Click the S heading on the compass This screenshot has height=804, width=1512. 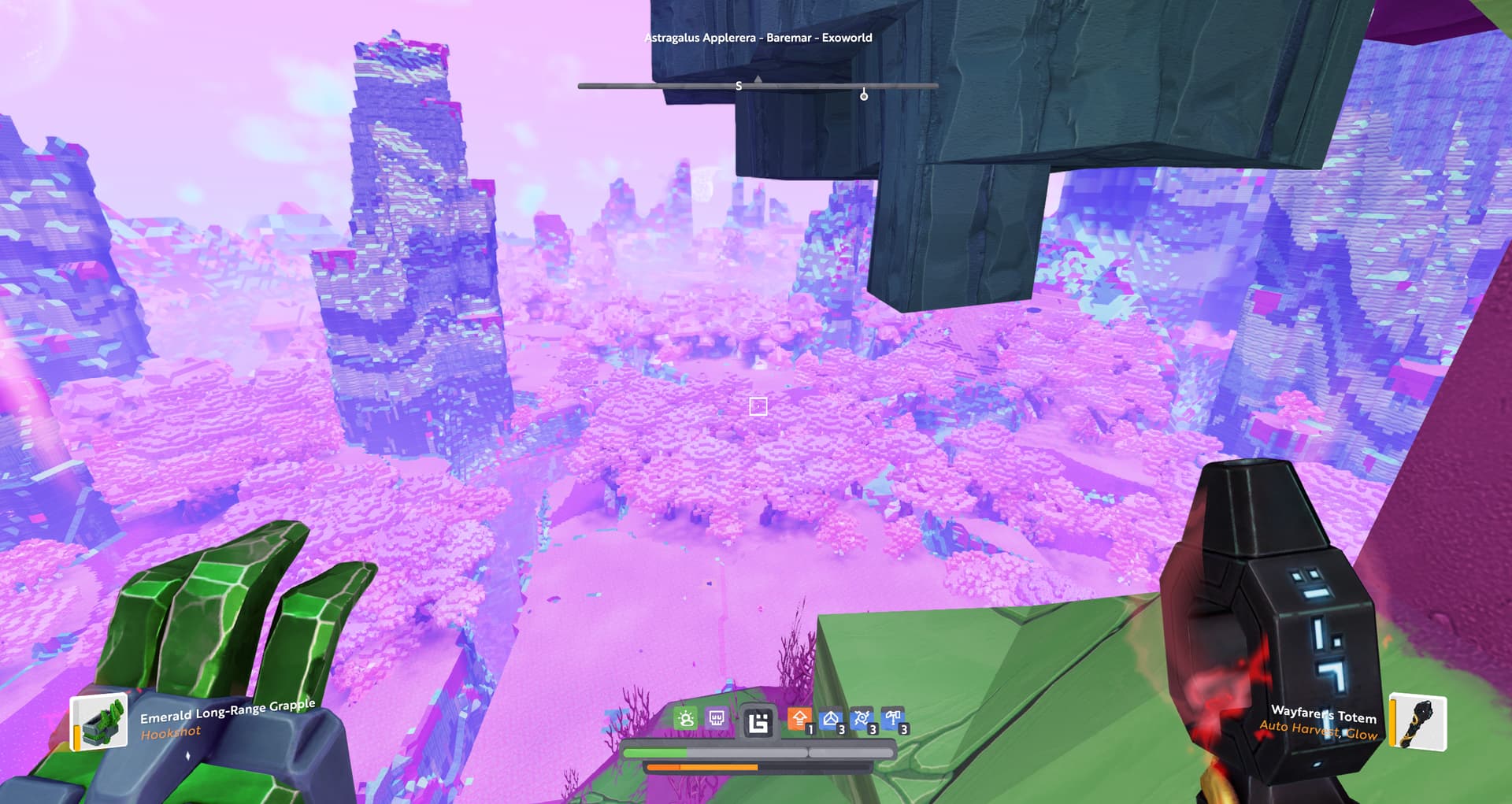pos(739,86)
